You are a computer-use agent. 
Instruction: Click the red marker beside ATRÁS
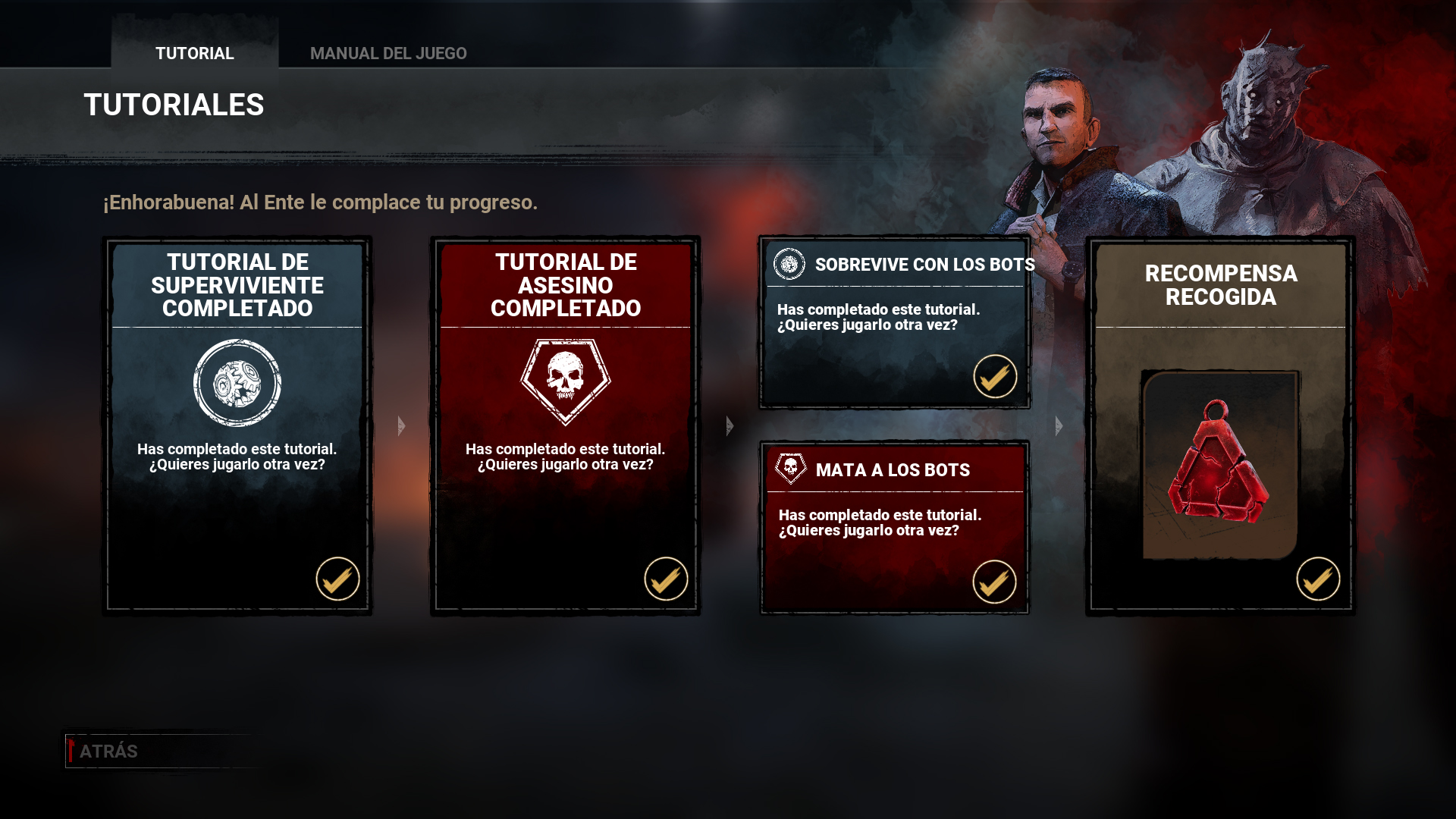tap(71, 751)
